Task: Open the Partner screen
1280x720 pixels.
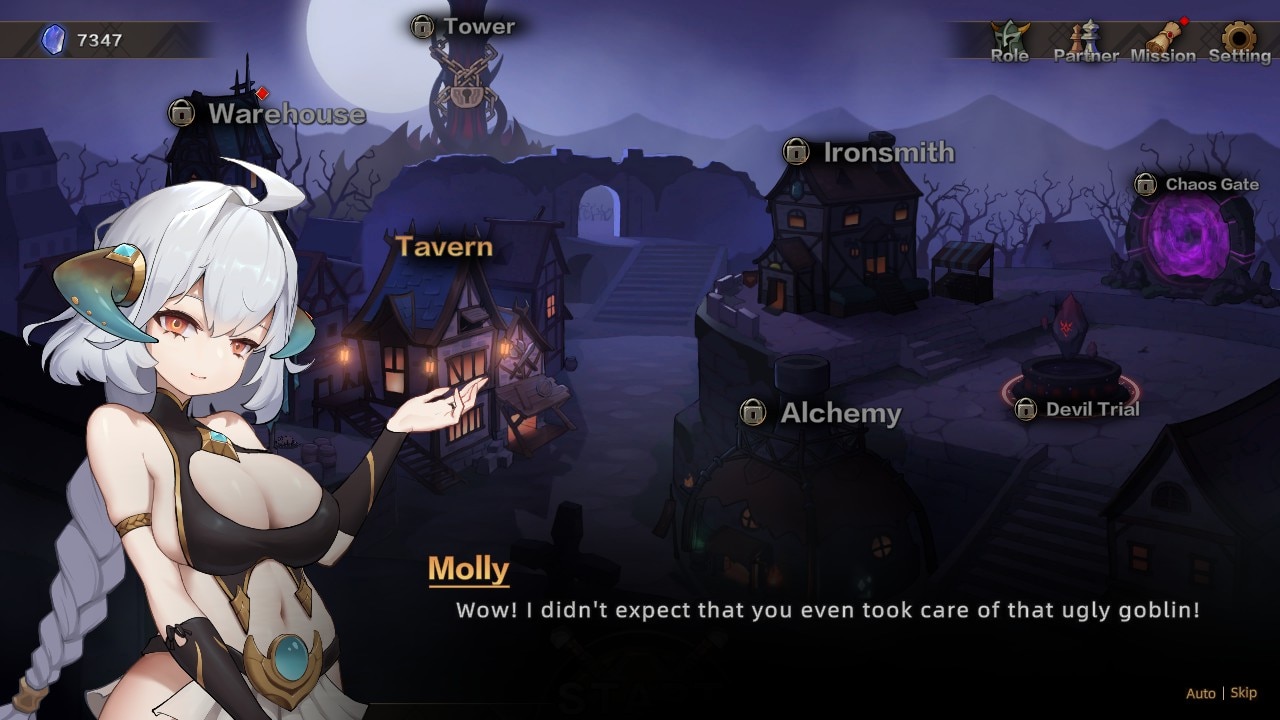Action: pos(1085,42)
